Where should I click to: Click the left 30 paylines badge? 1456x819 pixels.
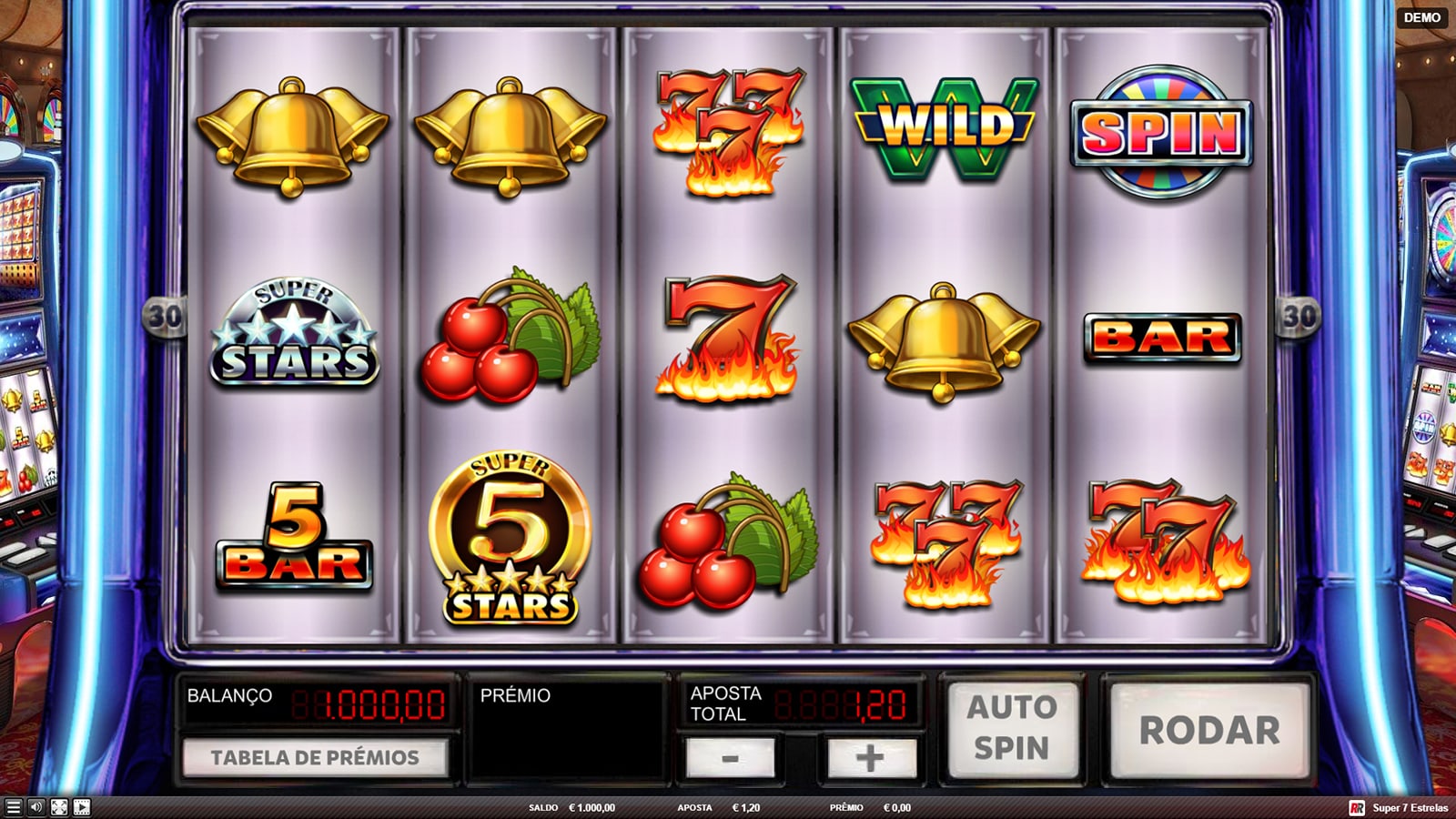165,317
